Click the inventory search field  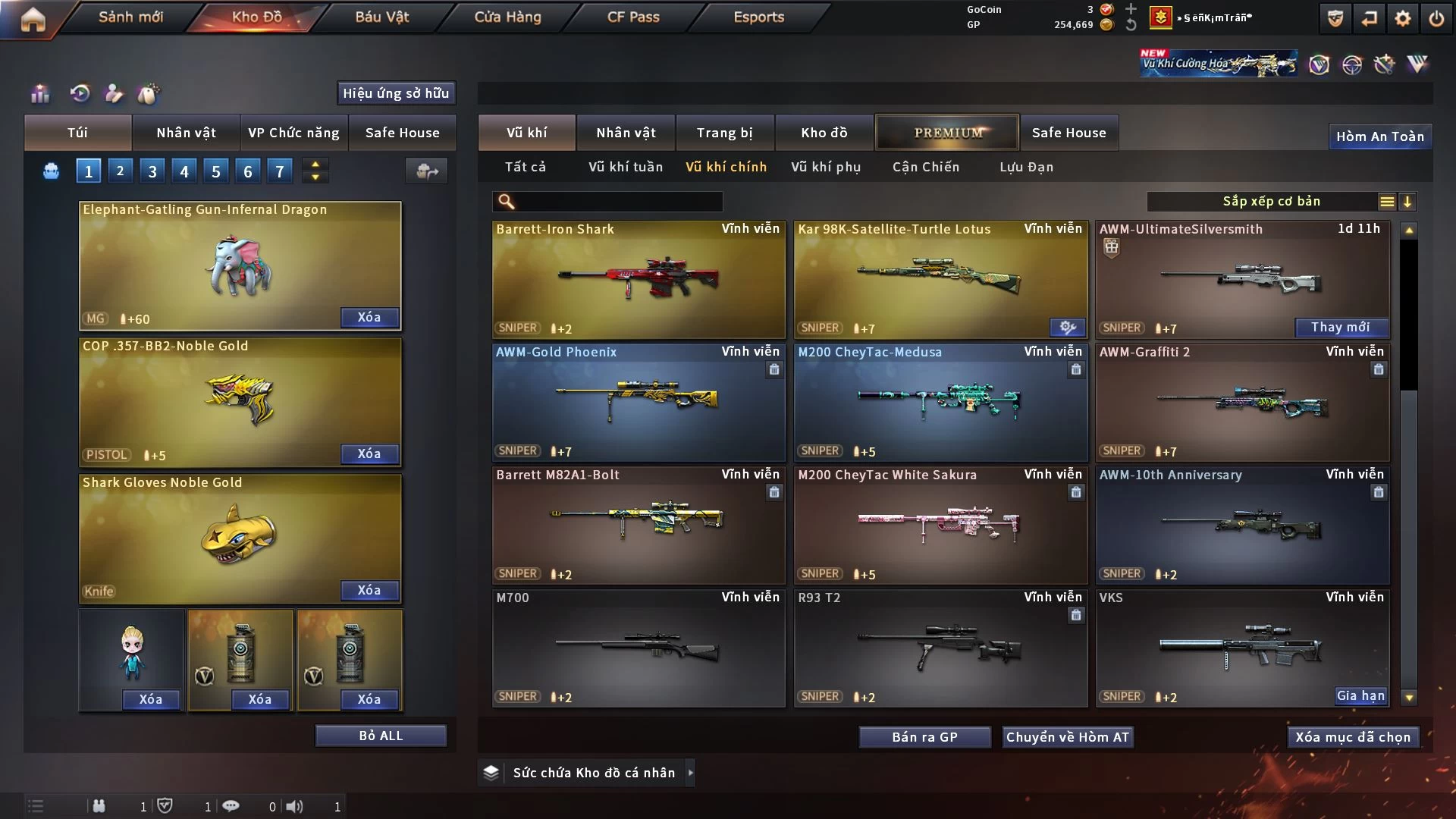pyautogui.click(x=618, y=202)
